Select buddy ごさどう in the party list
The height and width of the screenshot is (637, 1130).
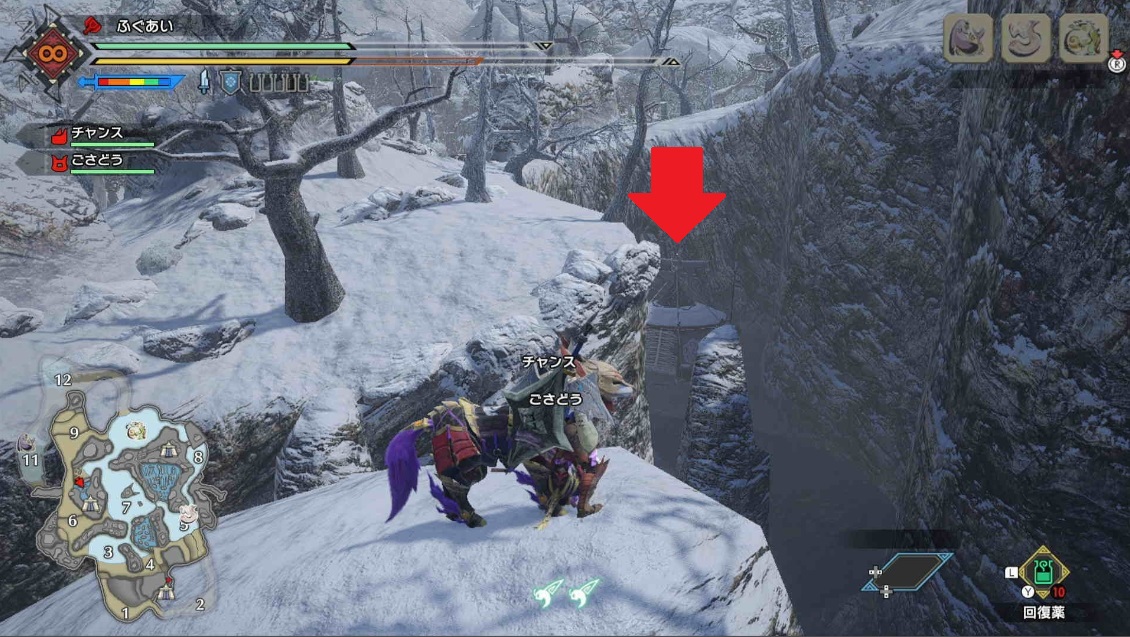point(97,160)
